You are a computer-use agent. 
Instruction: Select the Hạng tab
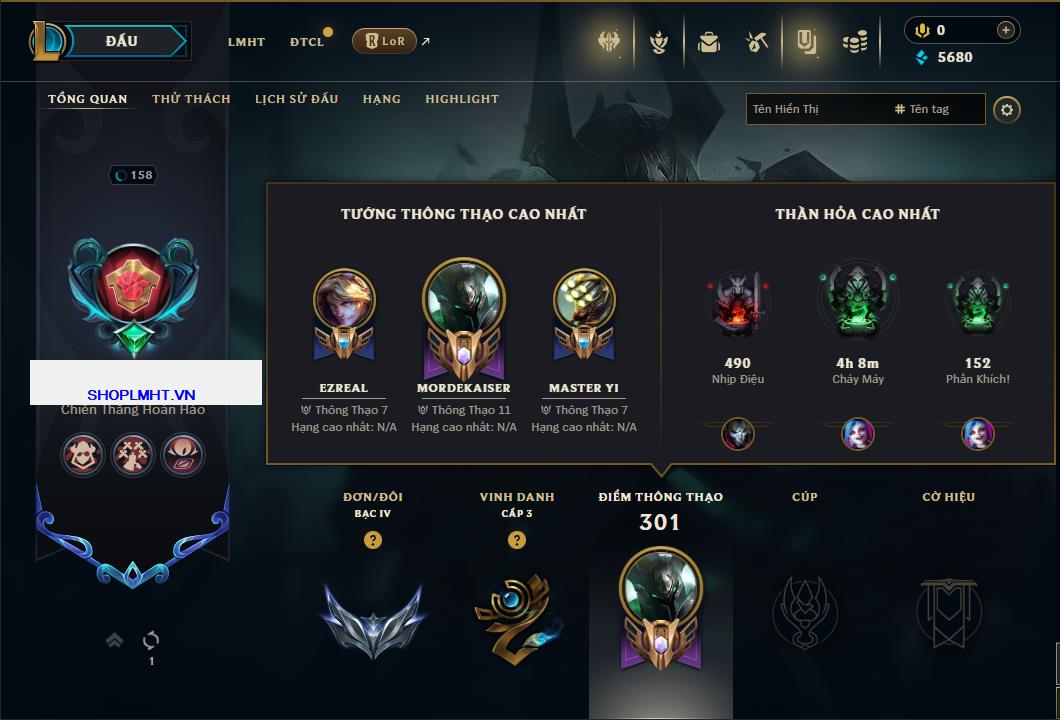click(381, 99)
